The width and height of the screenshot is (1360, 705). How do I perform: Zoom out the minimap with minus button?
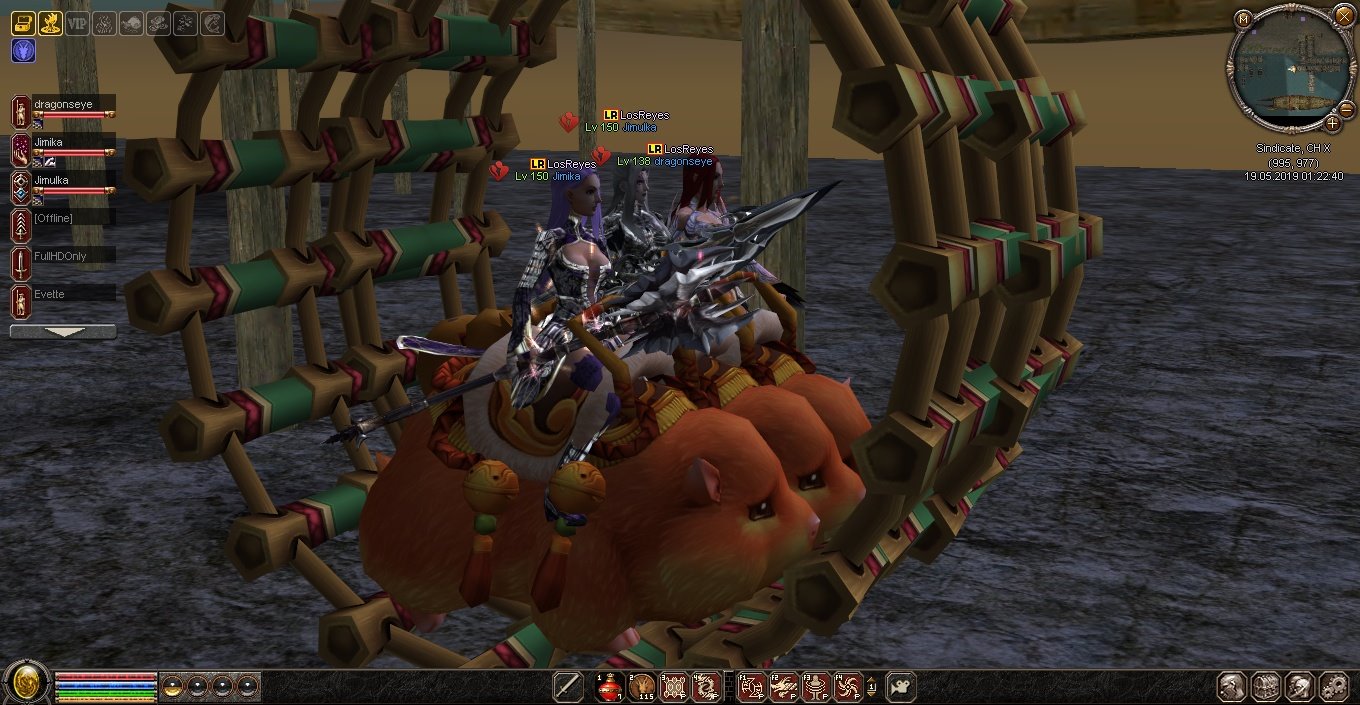pyautogui.click(x=1346, y=108)
